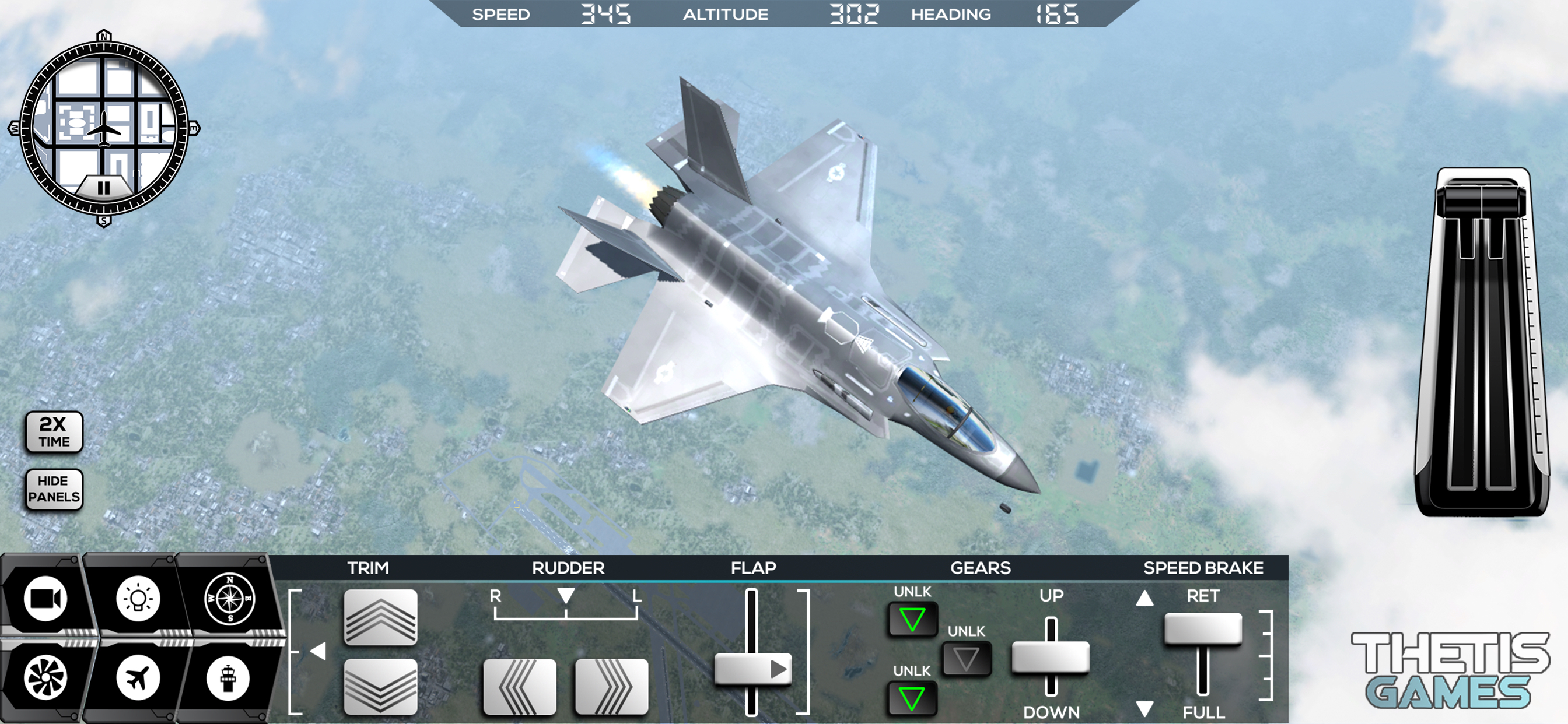The width and height of the screenshot is (1568, 724).
Task: Select the airplane icon panel
Action: pos(138,678)
